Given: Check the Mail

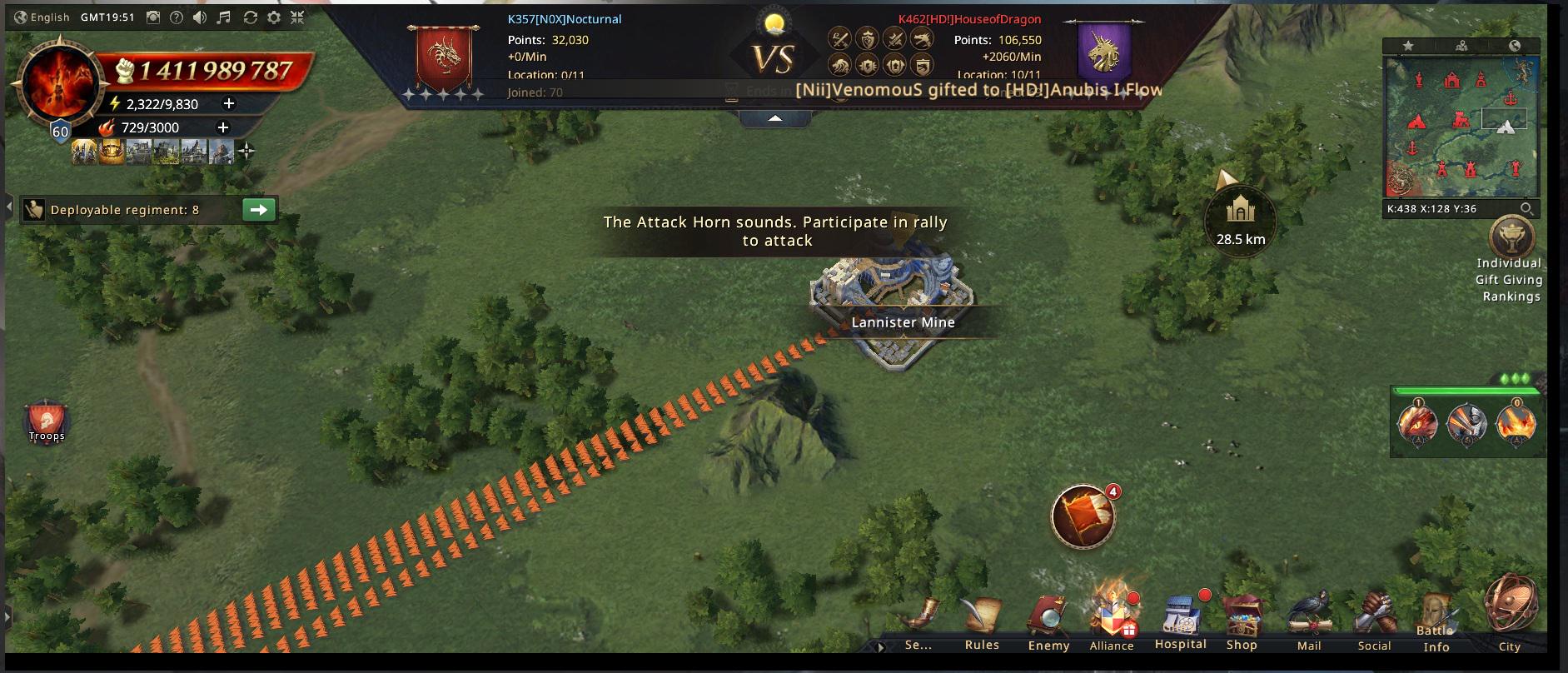Looking at the screenshot, I should [x=1309, y=623].
